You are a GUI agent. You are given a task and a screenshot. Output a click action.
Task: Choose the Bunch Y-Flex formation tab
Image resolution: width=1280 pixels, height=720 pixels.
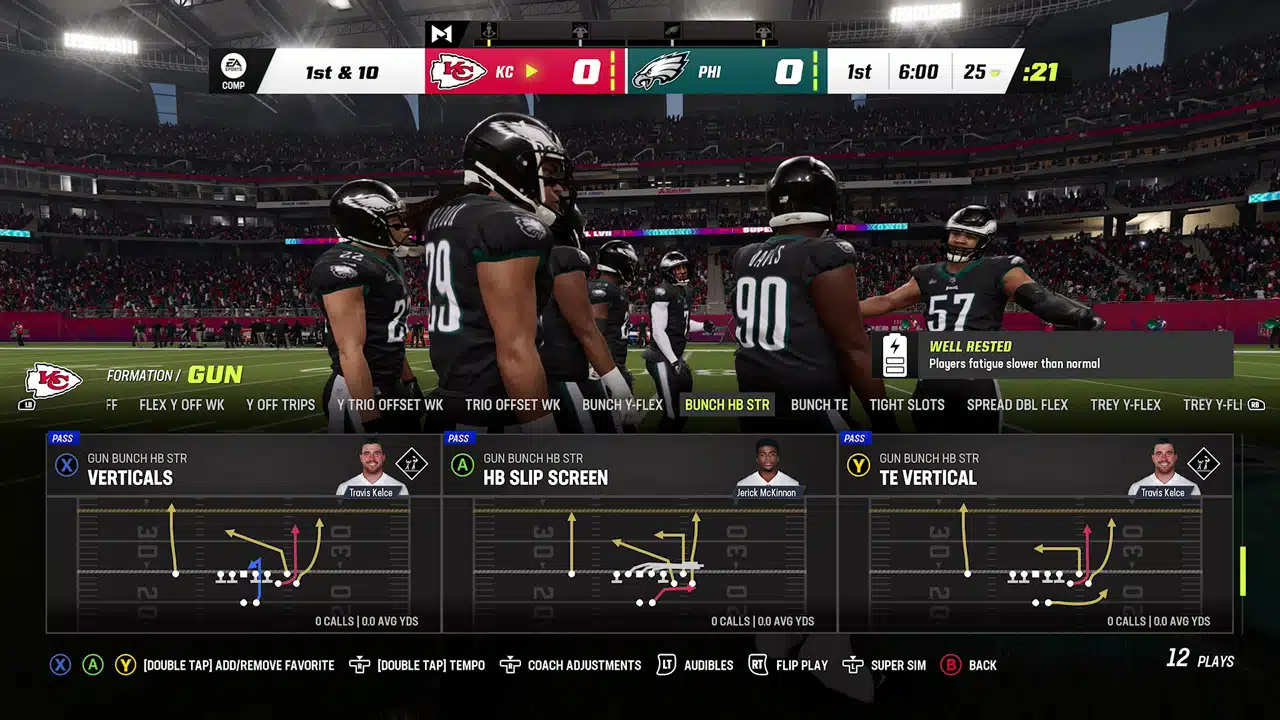click(x=622, y=405)
